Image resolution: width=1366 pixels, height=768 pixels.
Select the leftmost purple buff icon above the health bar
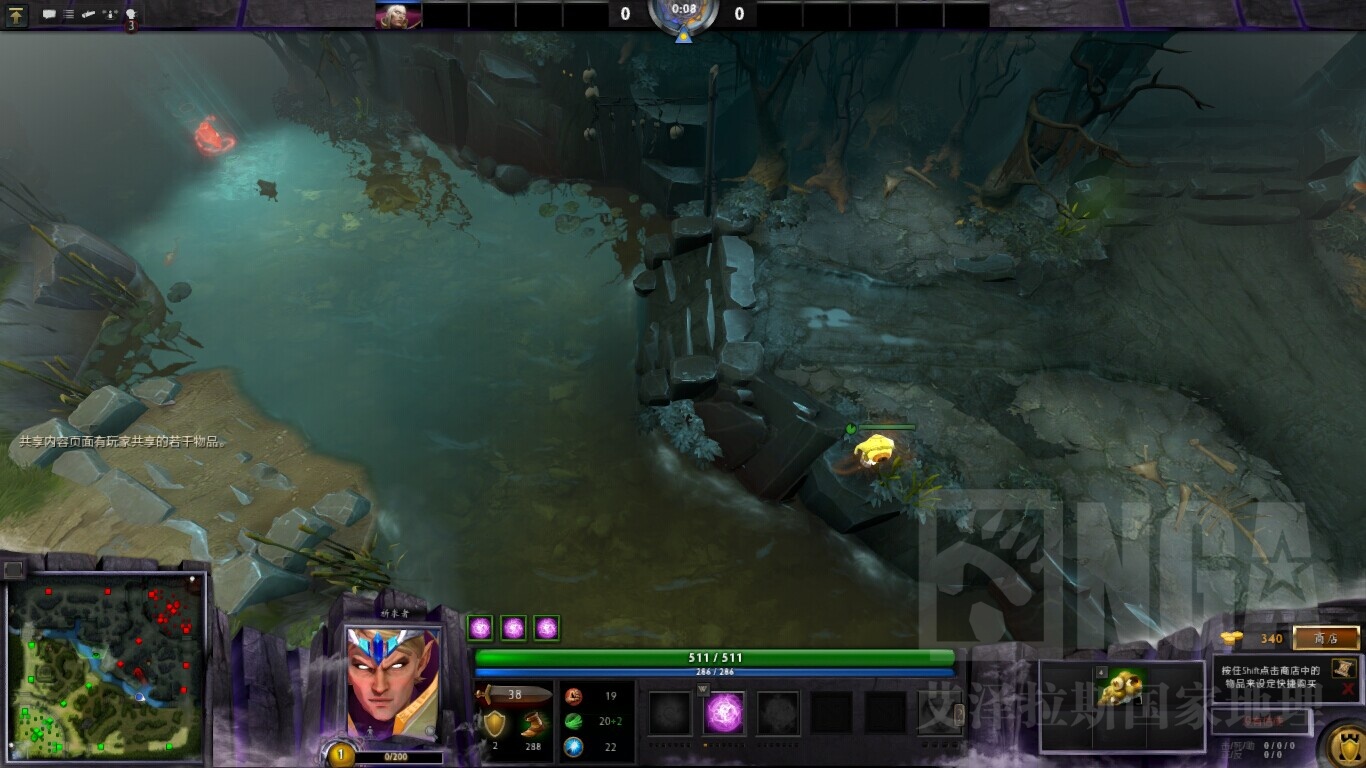pyautogui.click(x=481, y=627)
